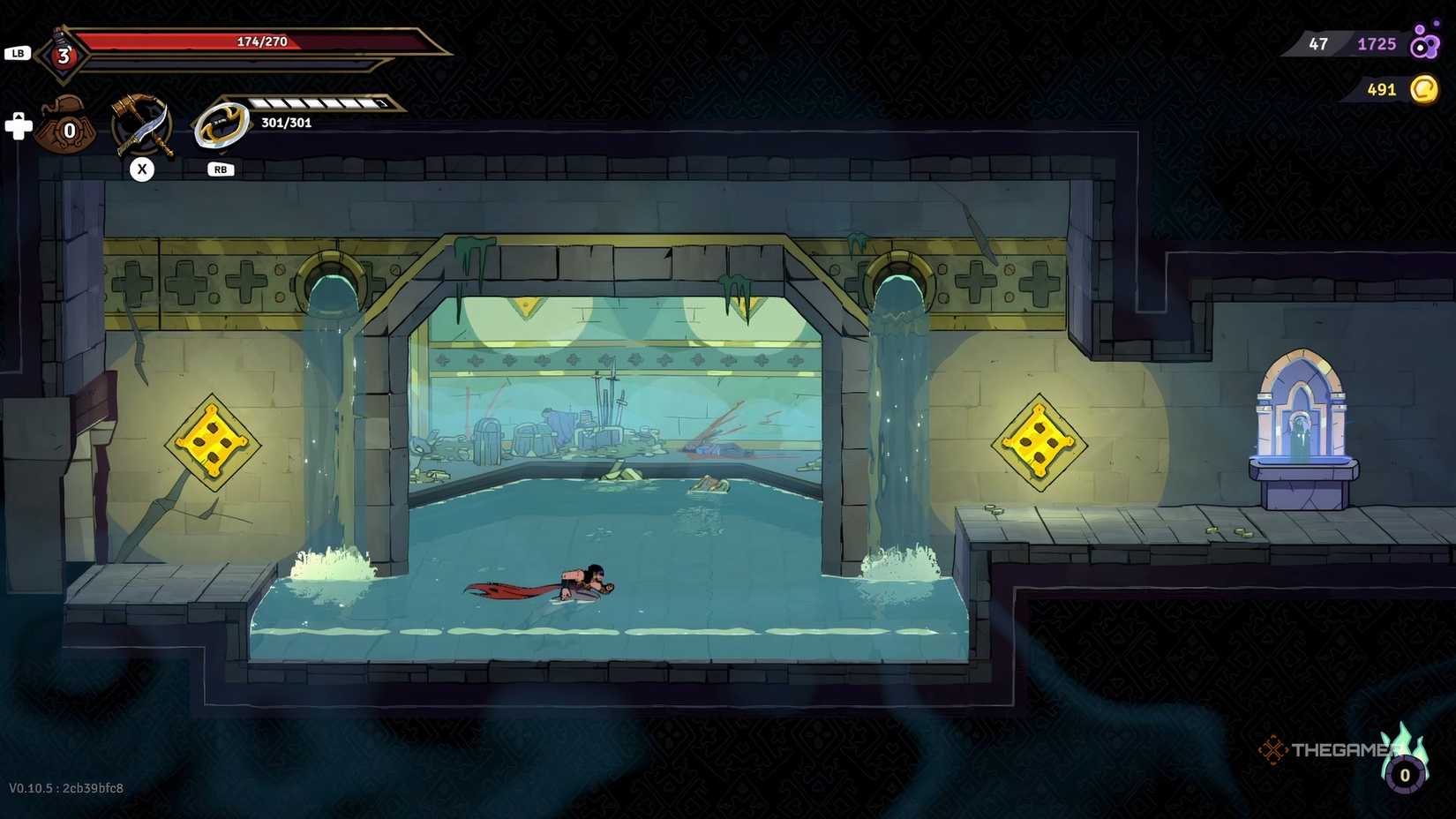
Task: Click the LB button prompt near the potion
Action: pyautogui.click(x=18, y=53)
